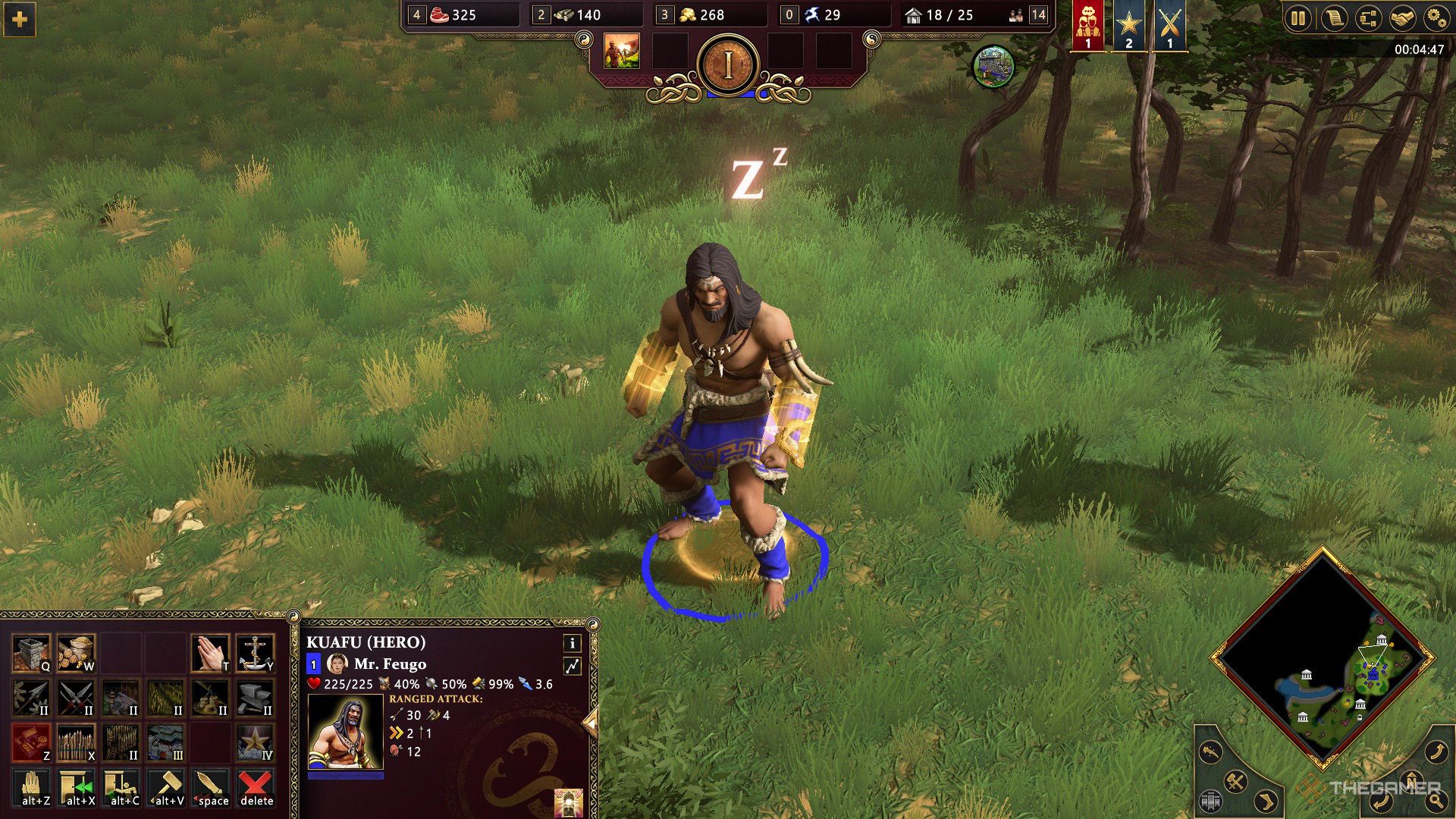Viewport: 1456px width, 819px height.
Task: Select the praying hands action assigned to T
Action: (x=211, y=652)
